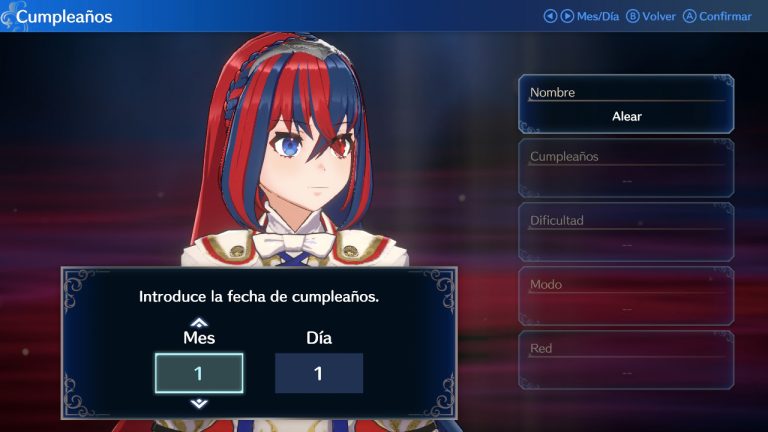Increase month with the up arrow
Viewport: 768px width, 432px height.
click(199, 322)
